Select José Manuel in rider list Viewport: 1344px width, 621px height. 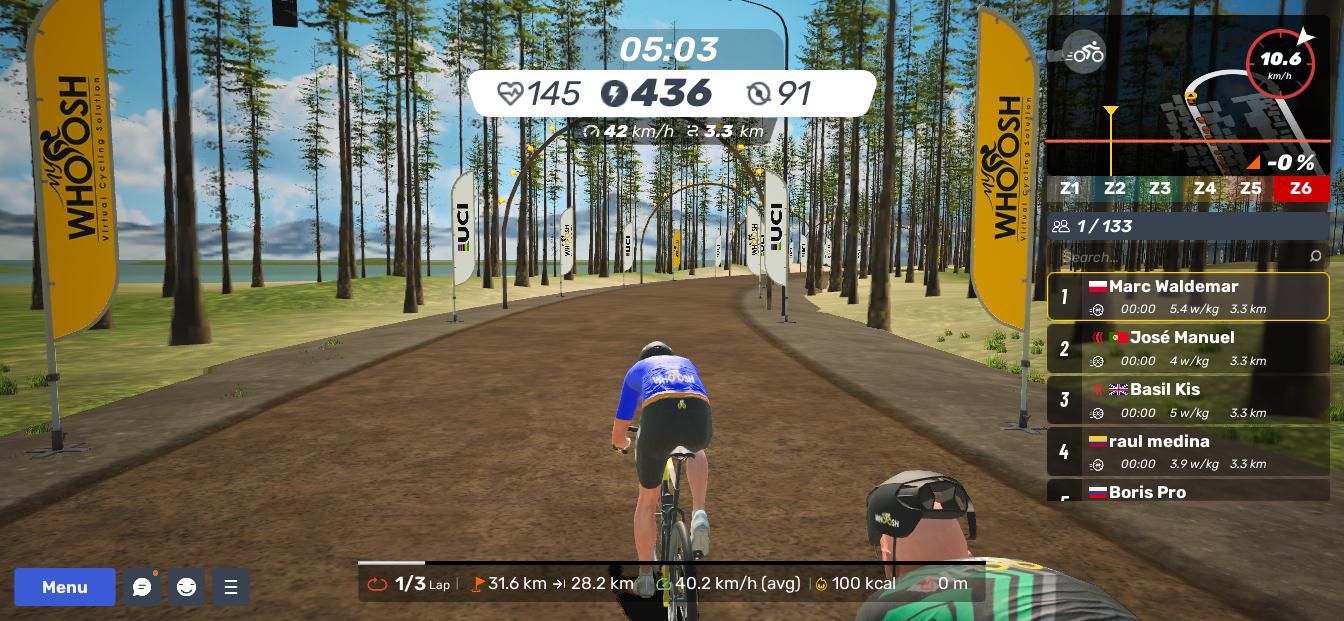(1188, 348)
